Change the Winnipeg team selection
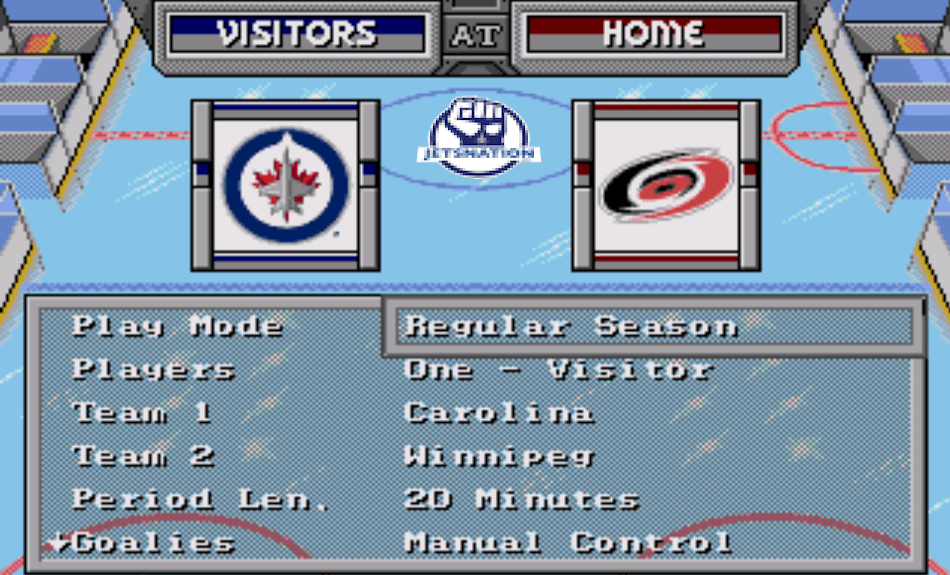This screenshot has height=575, width=950. pyautogui.click(x=499, y=456)
